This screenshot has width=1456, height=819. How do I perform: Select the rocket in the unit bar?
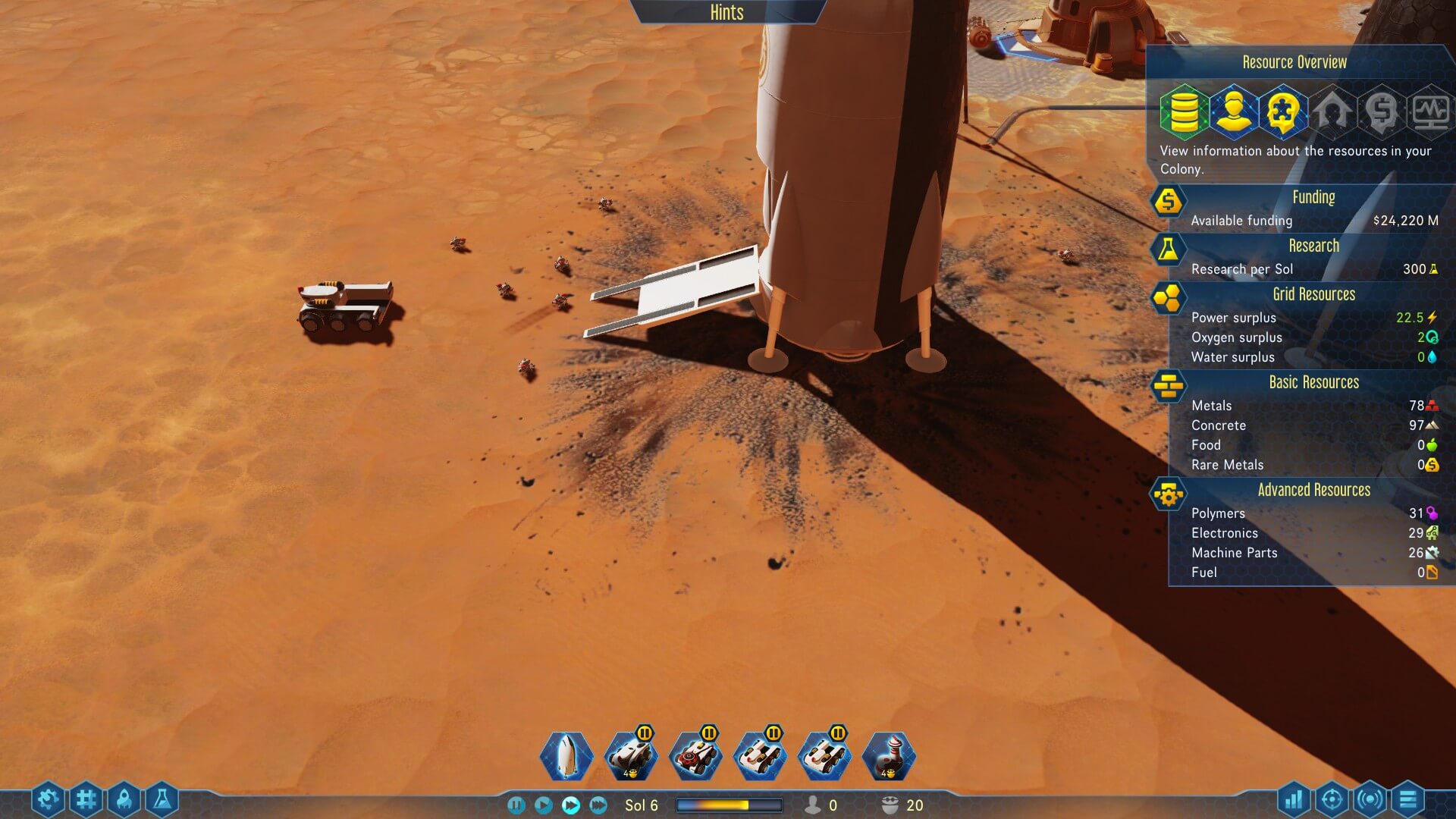click(566, 756)
